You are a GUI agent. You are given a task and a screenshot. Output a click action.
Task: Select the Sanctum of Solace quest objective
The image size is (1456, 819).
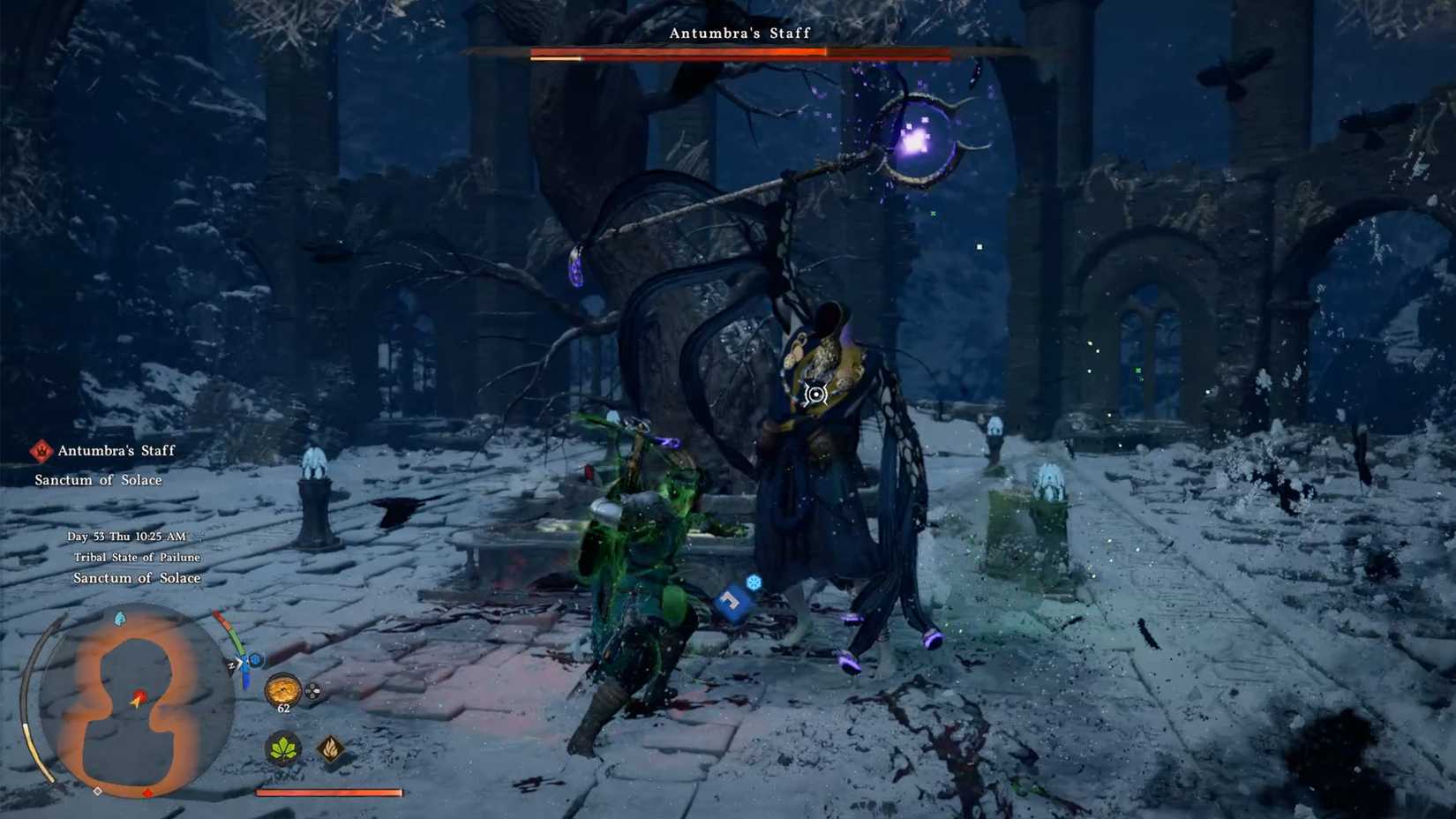pyautogui.click(x=97, y=479)
